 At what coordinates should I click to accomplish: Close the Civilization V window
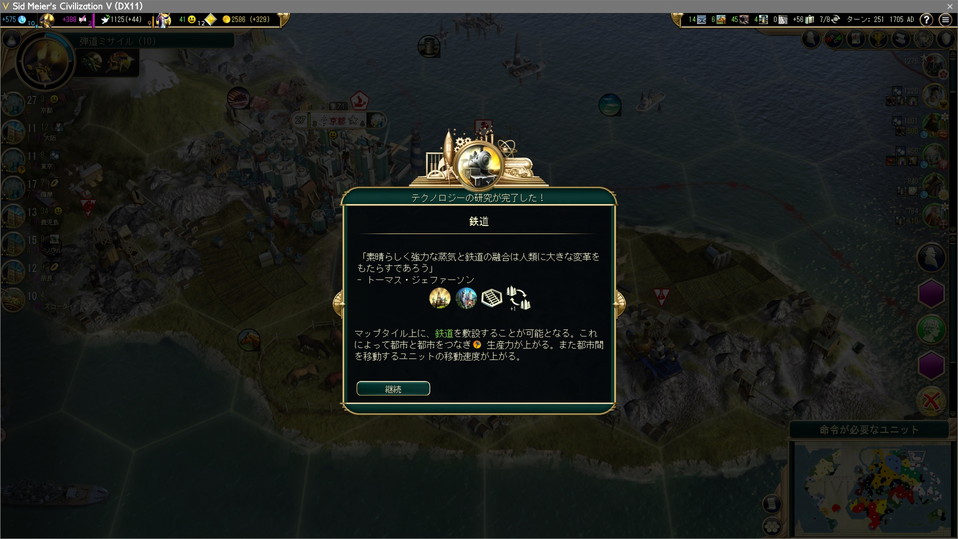949,6
